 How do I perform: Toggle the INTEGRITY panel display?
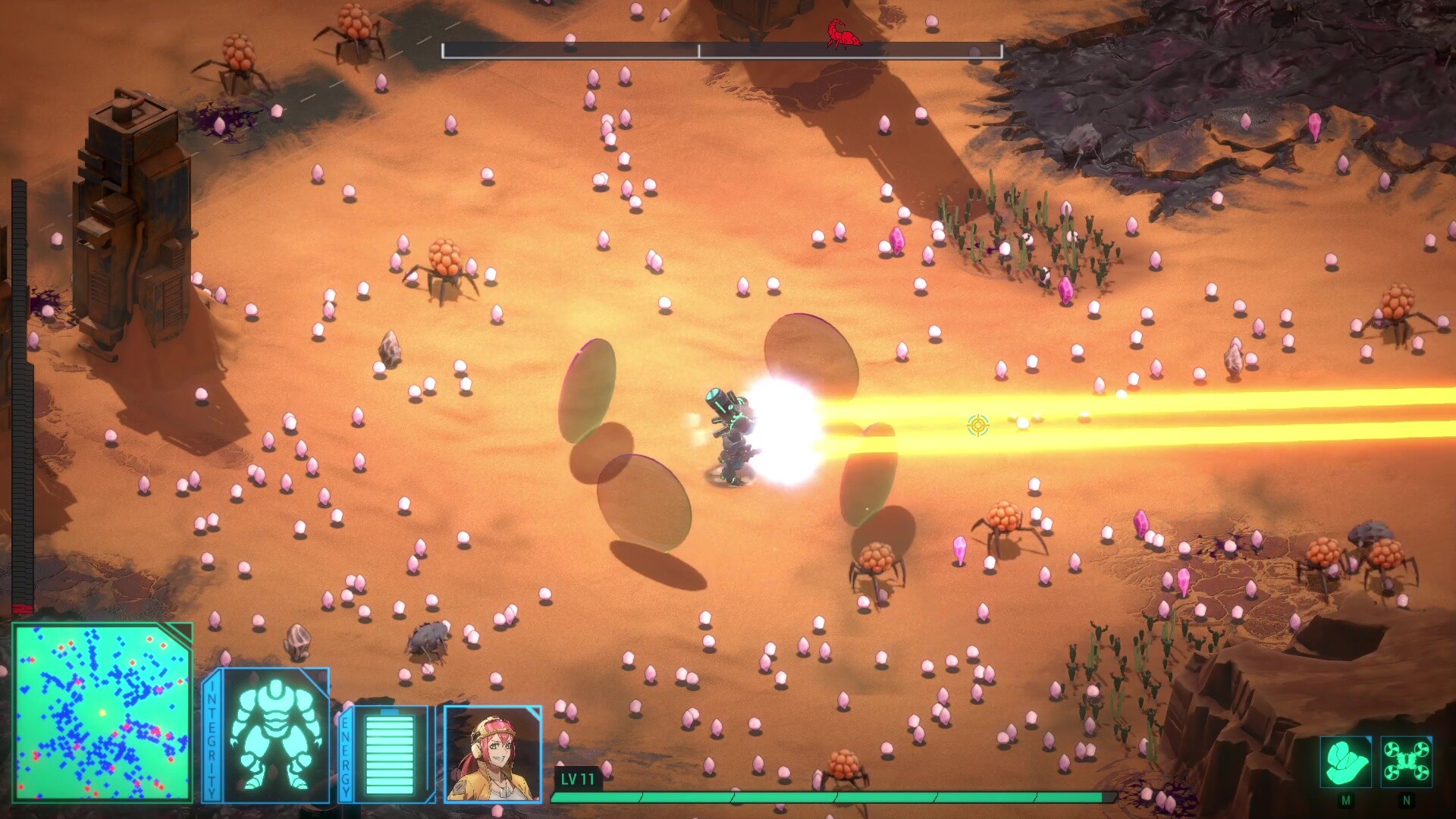212,739
